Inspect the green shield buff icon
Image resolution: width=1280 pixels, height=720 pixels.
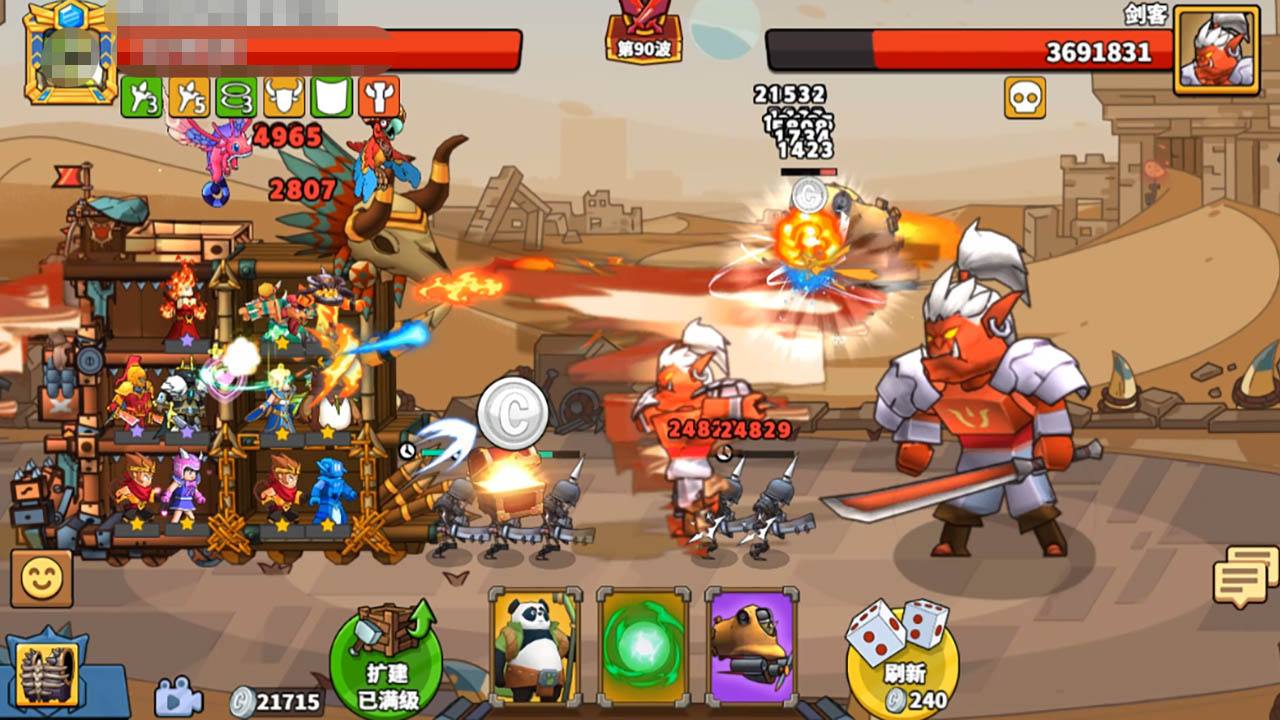click(332, 97)
